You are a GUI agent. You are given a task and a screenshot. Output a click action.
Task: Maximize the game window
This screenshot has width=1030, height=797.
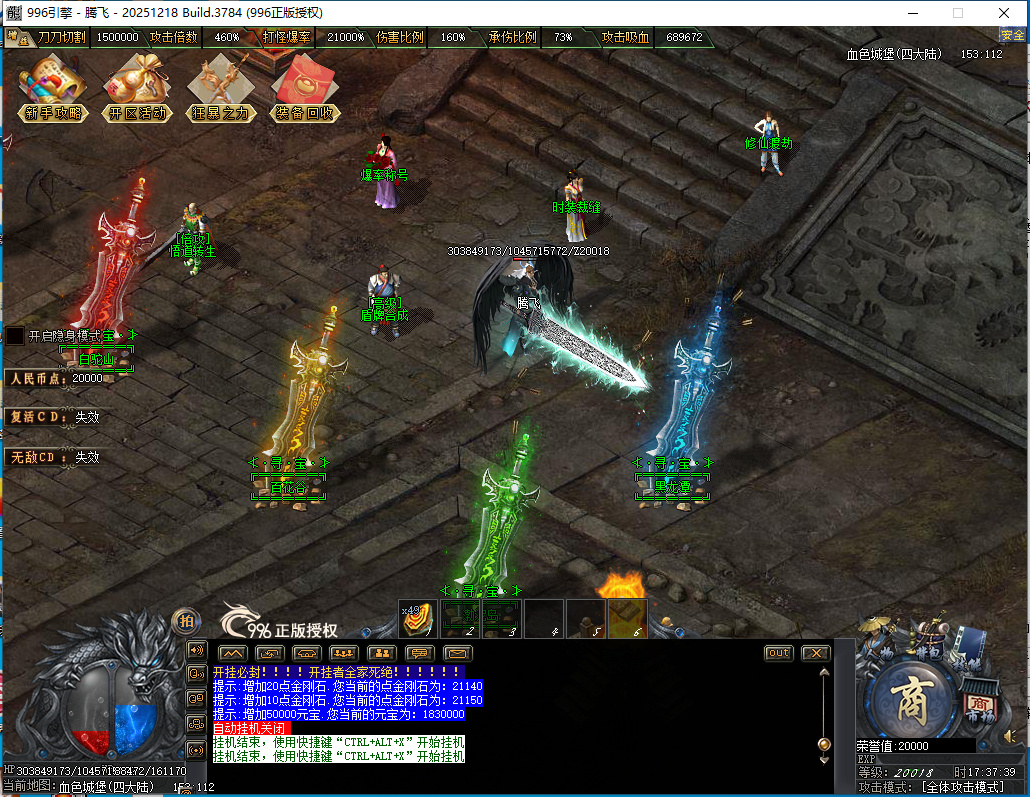(957, 13)
